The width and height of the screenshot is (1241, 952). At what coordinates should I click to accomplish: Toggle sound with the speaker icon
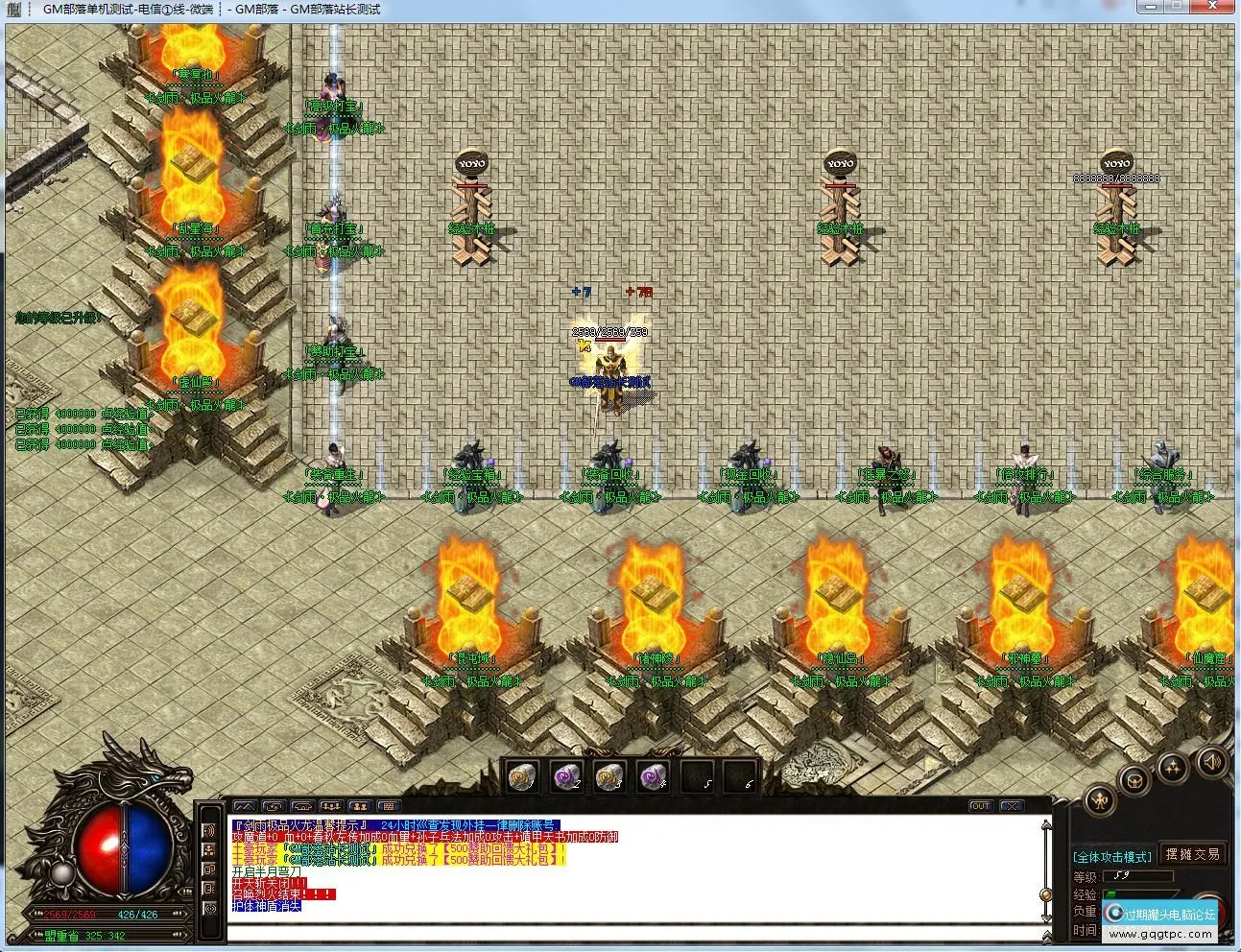pyautogui.click(x=1210, y=763)
